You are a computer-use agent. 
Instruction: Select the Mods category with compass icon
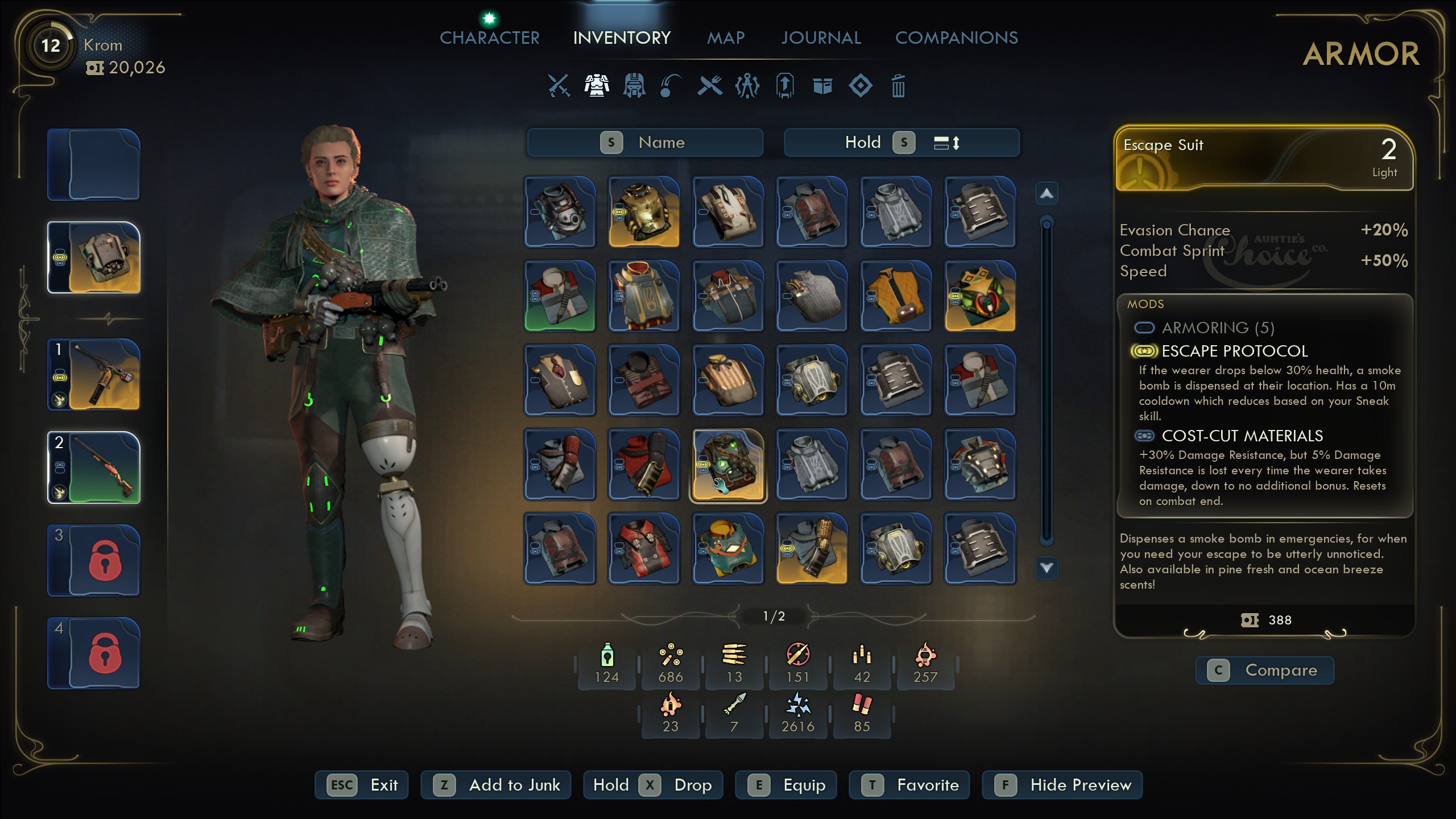[x=748, y=86]
